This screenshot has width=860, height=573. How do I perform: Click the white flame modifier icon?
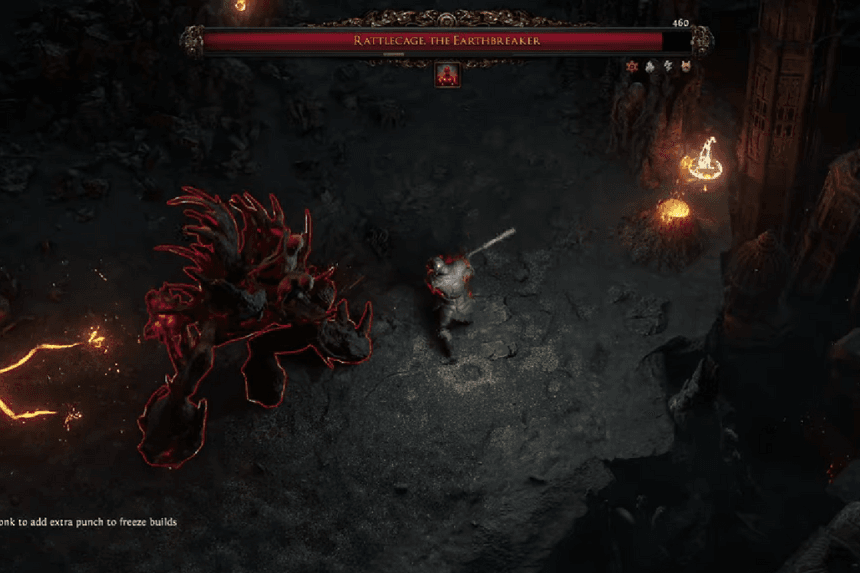(649, 66)
